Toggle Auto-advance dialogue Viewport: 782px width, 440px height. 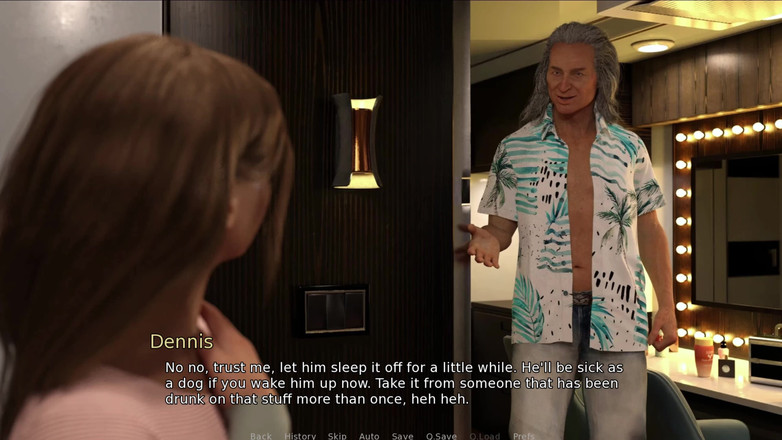click(x=369, y=436)
